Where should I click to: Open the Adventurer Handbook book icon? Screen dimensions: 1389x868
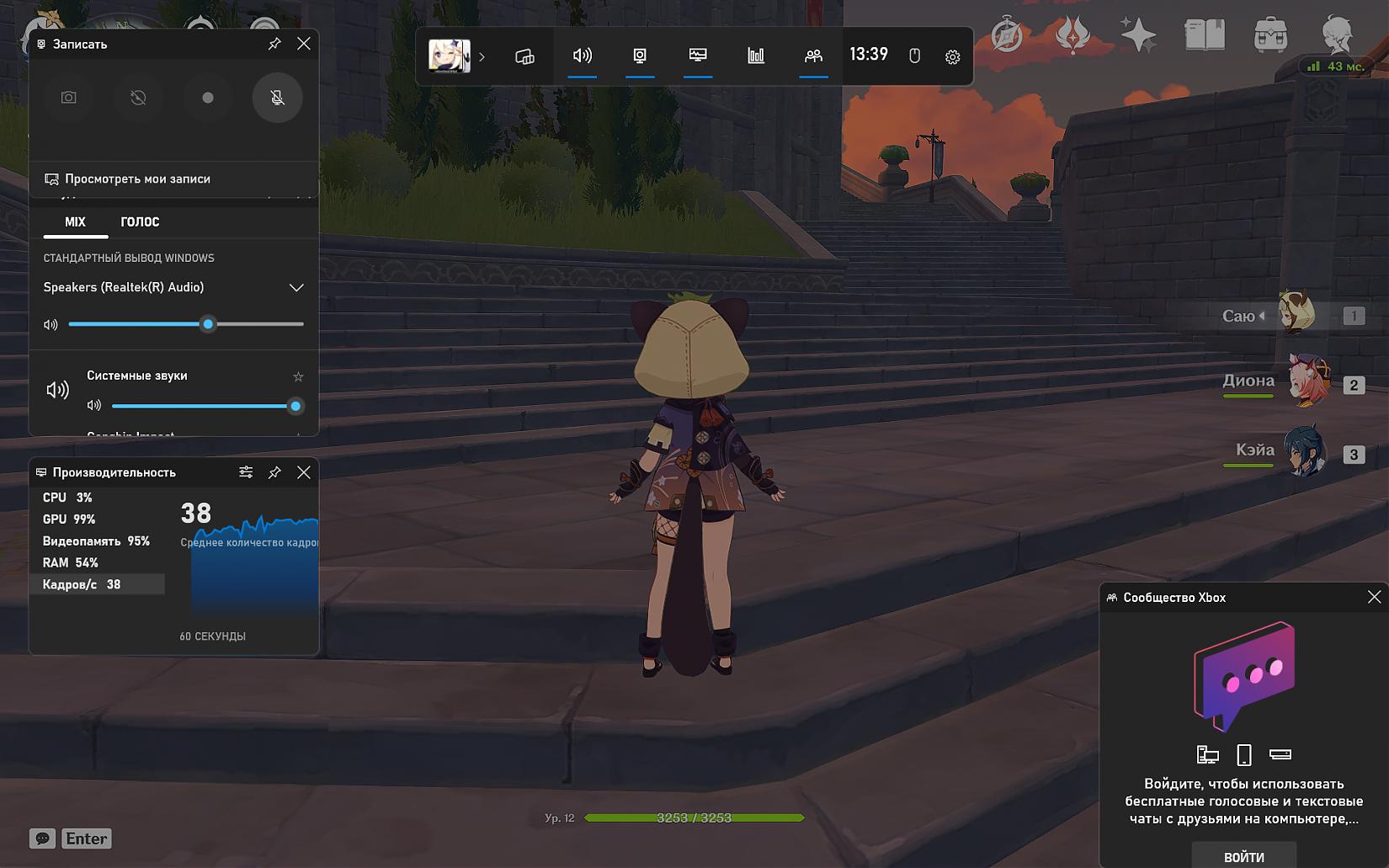coord(1205,35)
